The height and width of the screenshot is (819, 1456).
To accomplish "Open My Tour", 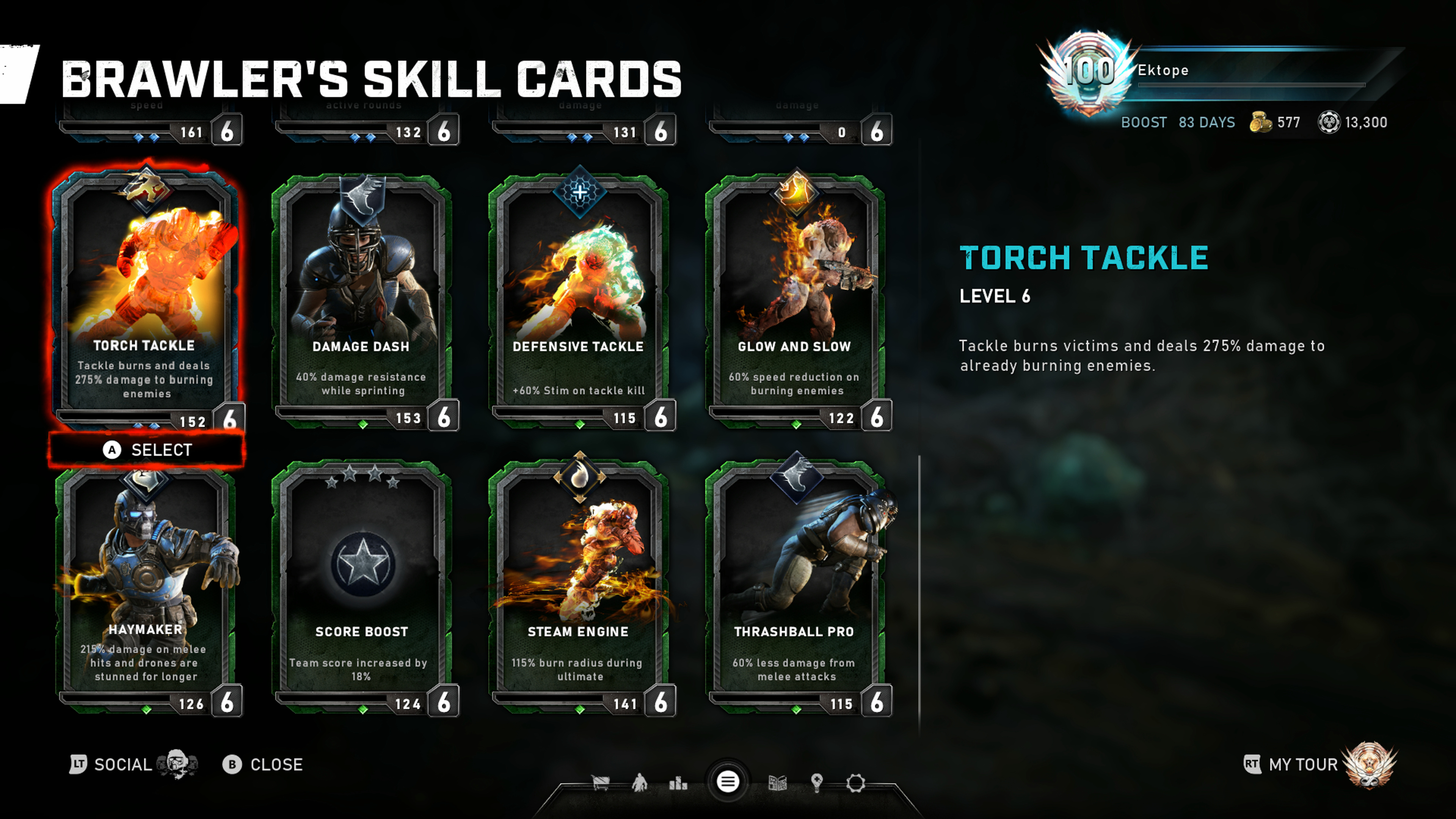I will (1303, 764).
